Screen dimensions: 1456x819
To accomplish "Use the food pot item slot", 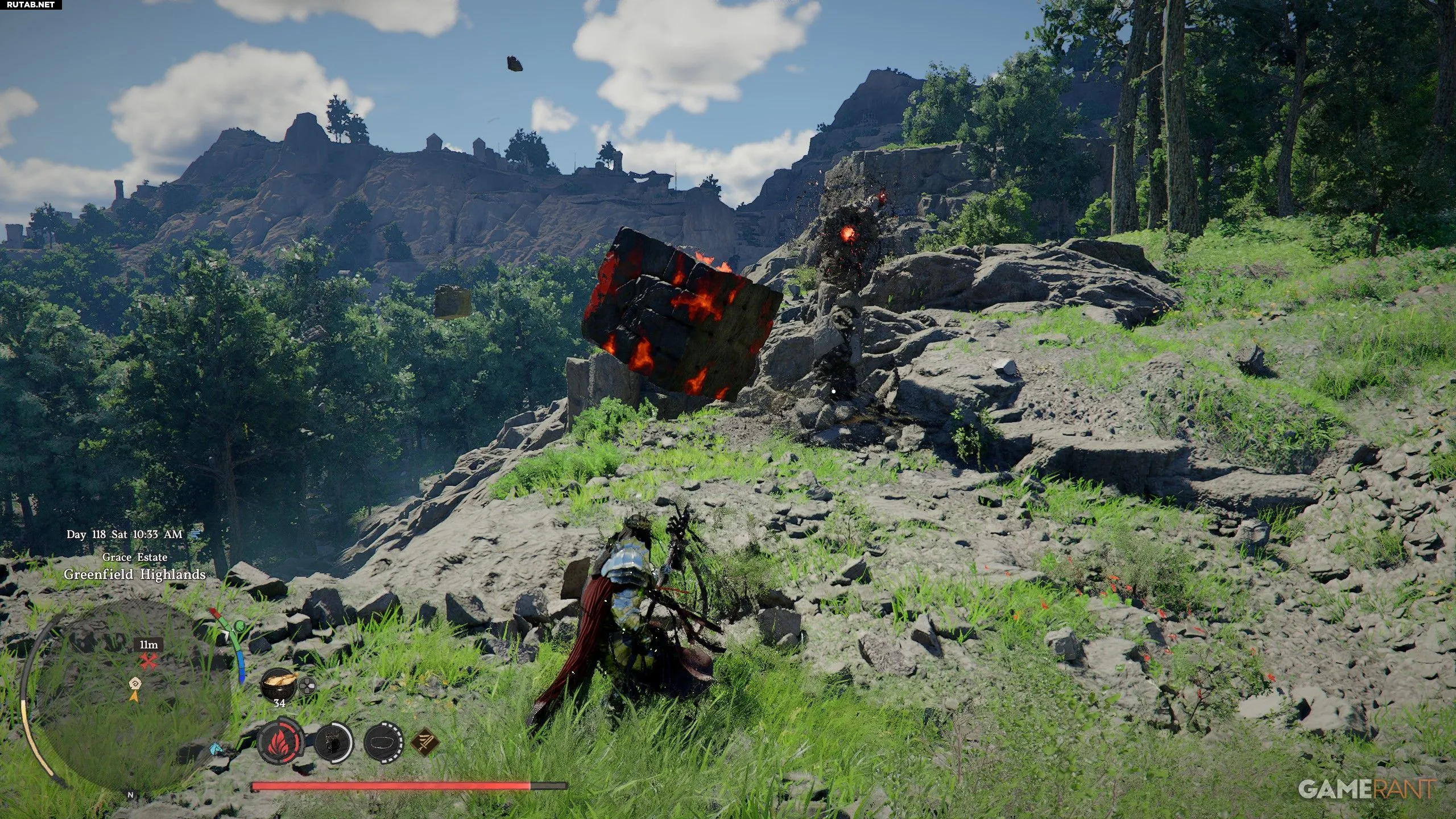I will tap(279, 684).
